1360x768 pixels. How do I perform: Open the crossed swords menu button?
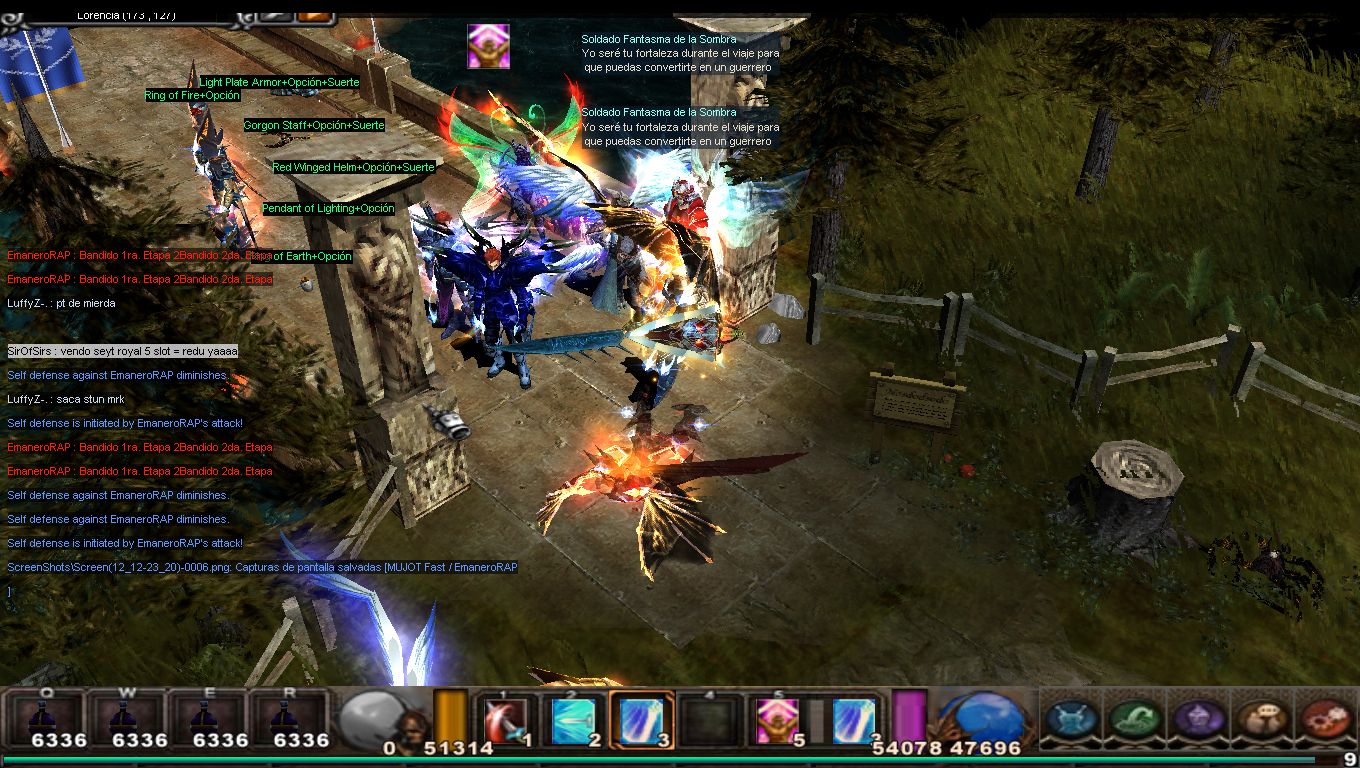(x=1071, y=717)
